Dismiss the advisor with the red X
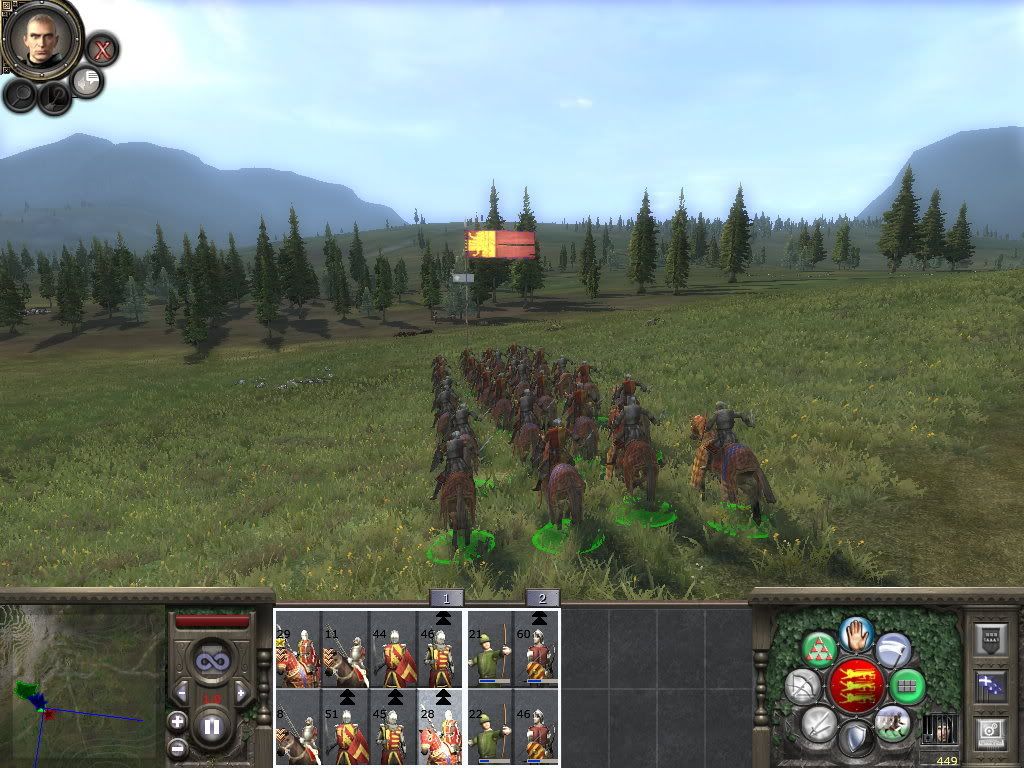This screenshot has width=1024, height=768. pyautogui.click(x=101, y=48)
